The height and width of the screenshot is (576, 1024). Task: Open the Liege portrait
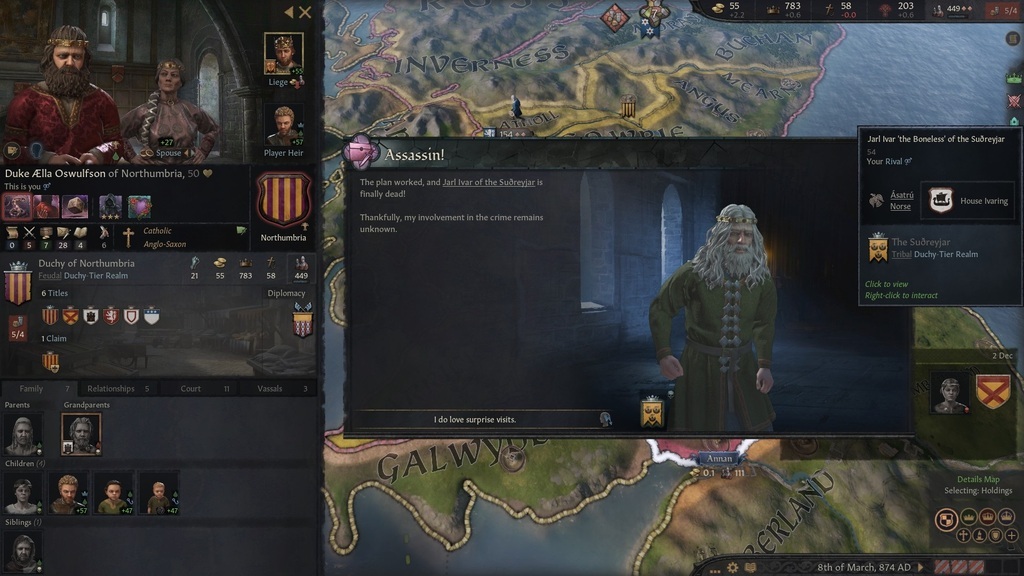pos(283,53)
